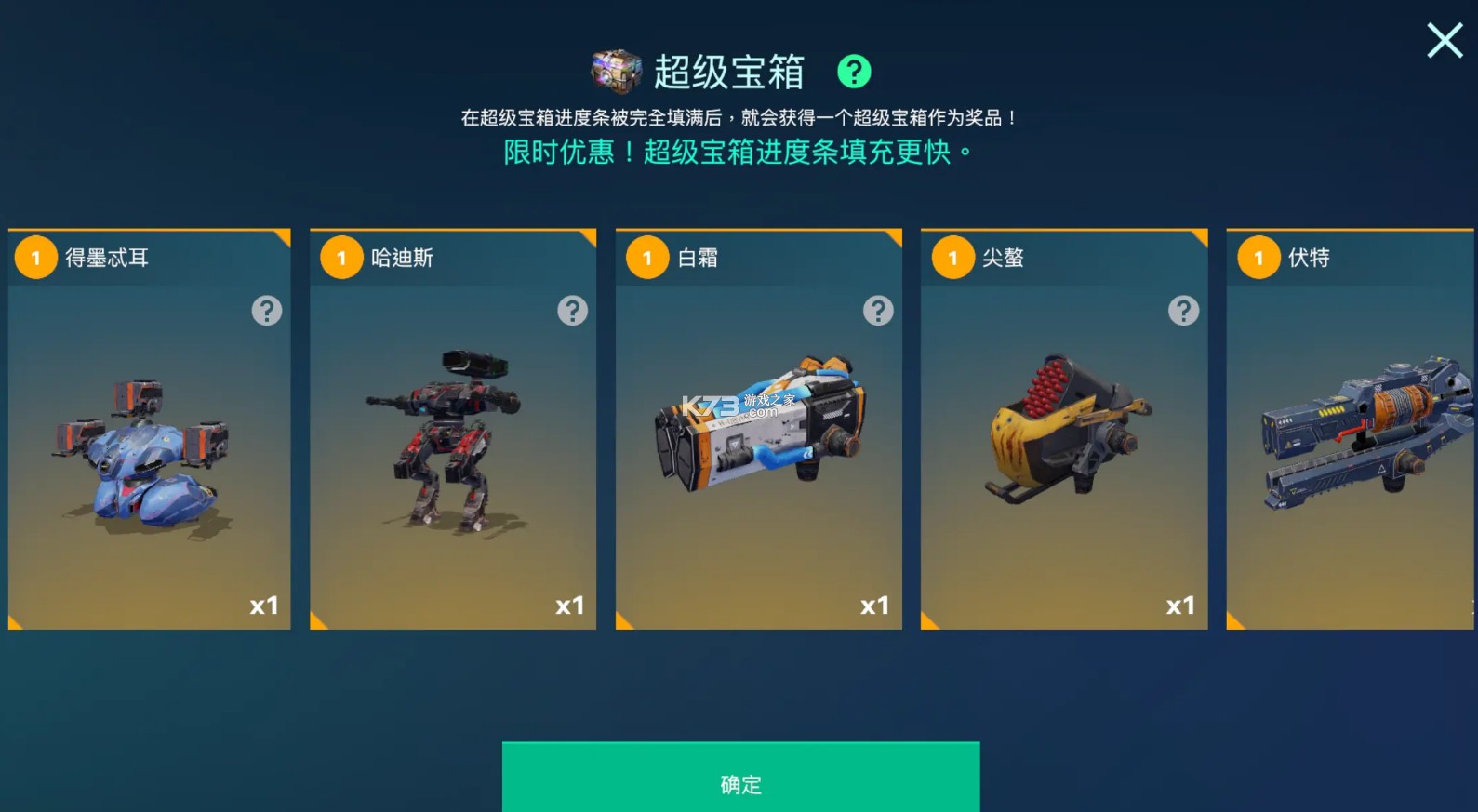Click the orange quantity badge on 得墨忒耳 card
The width and height of the screenshot is (1478, 812).
[36, 258]
